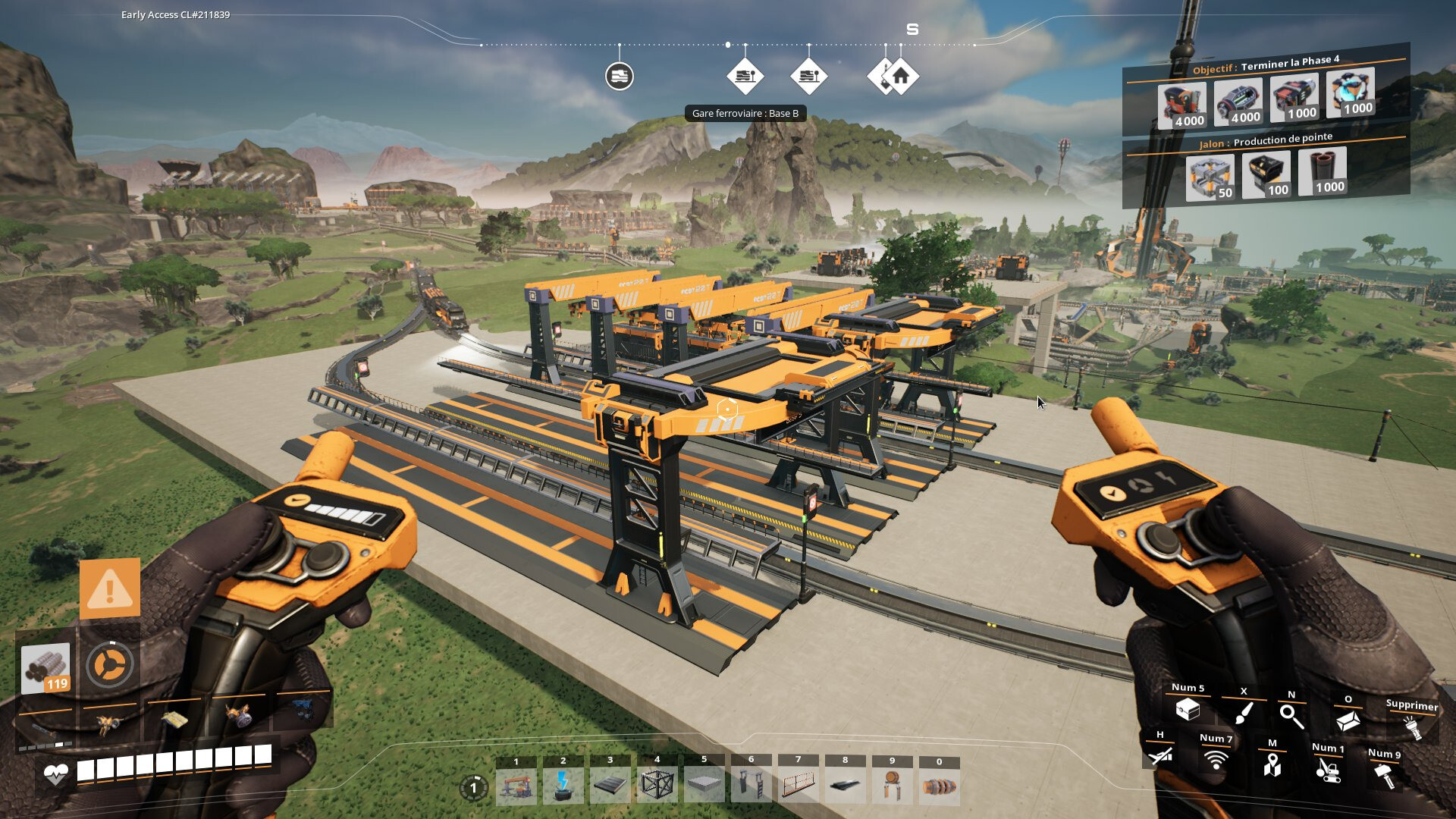Click the circular train station compass marker
The image size is (1456, 819).
620,77
